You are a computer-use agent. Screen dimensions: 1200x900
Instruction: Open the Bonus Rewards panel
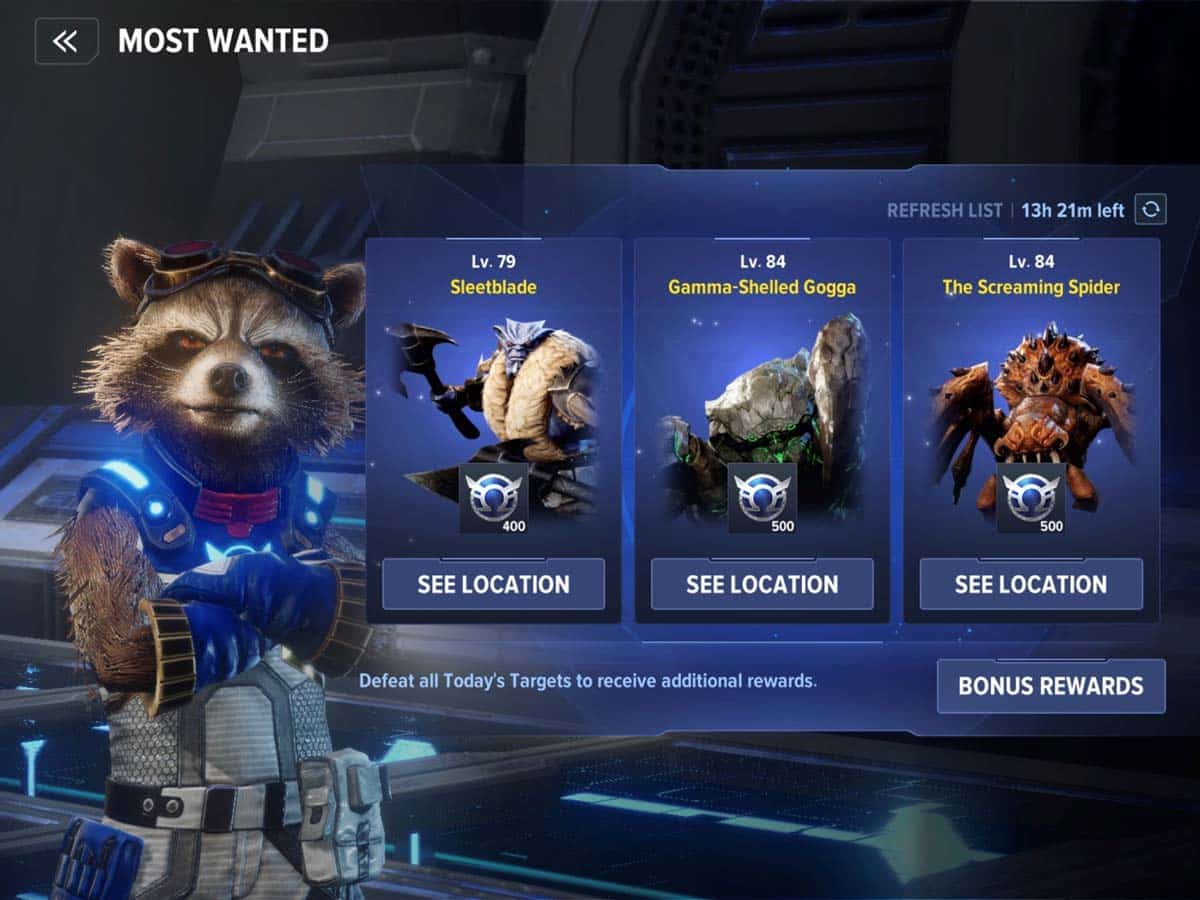point(1051,686)
